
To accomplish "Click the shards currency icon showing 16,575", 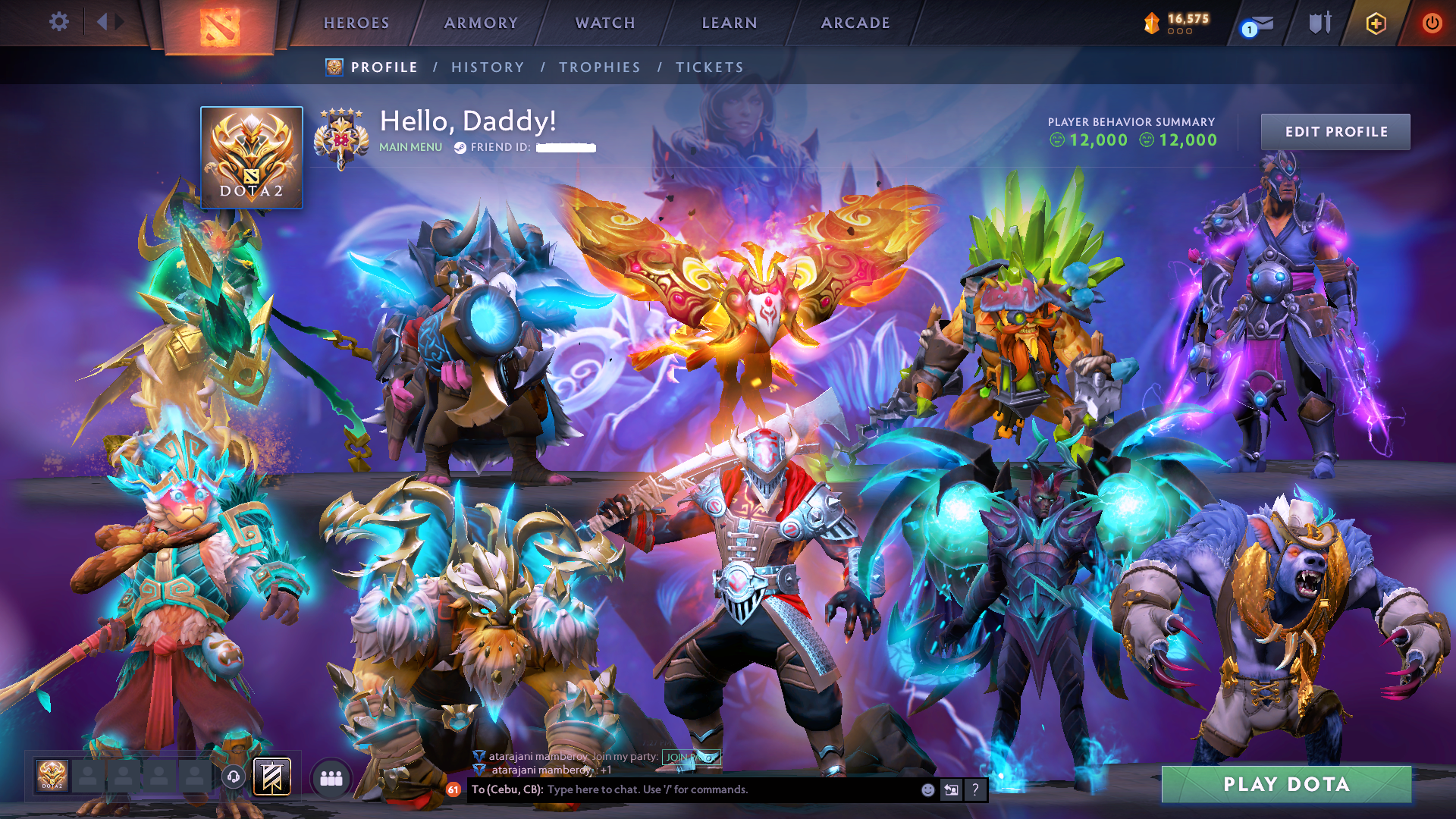I will [1151, 22].
